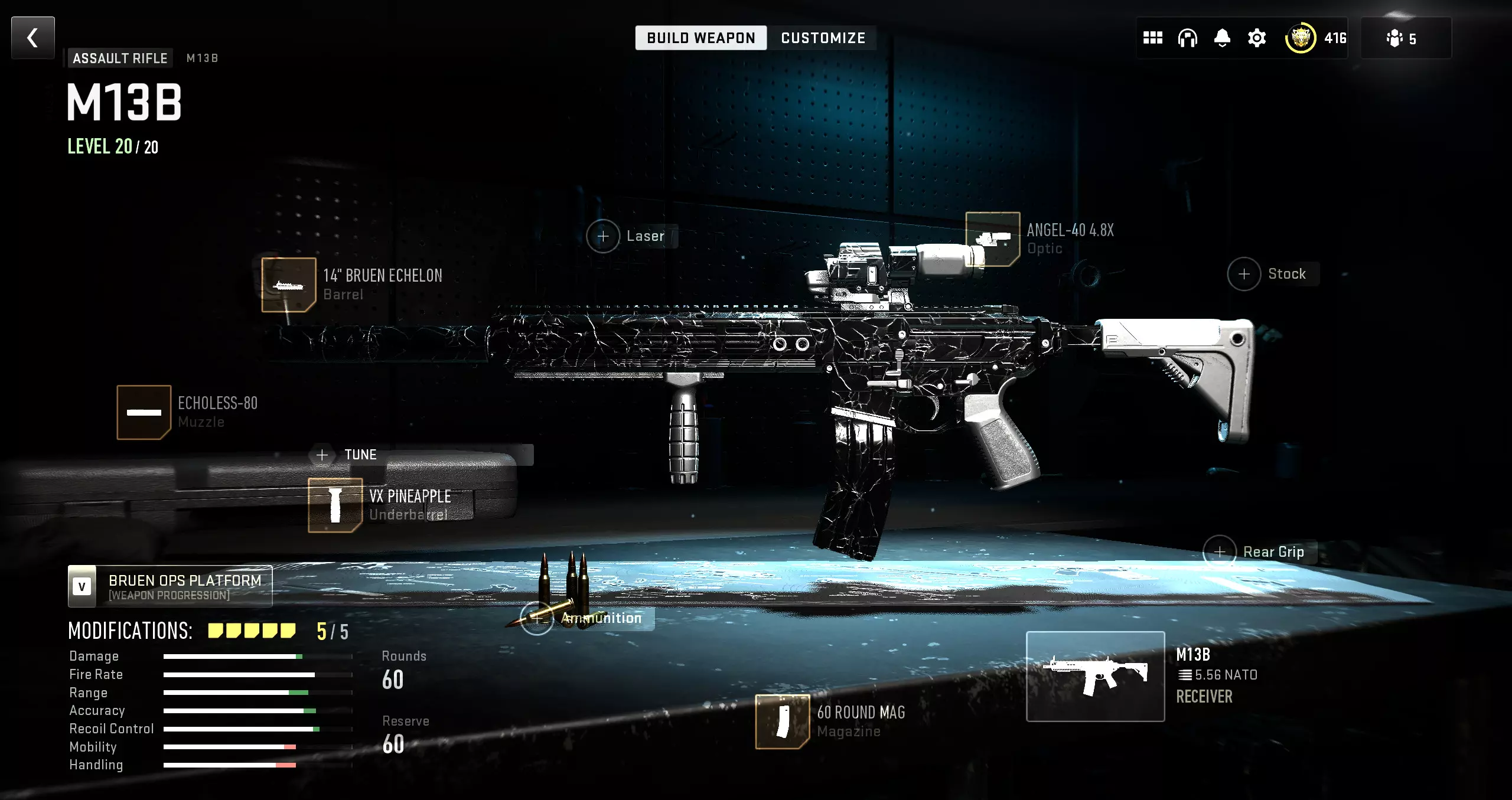Viewport: 1512px width, 800px height.
Task: Select the 14" Bruen Echelon barrel slot
Action: (x=289, y=285)
